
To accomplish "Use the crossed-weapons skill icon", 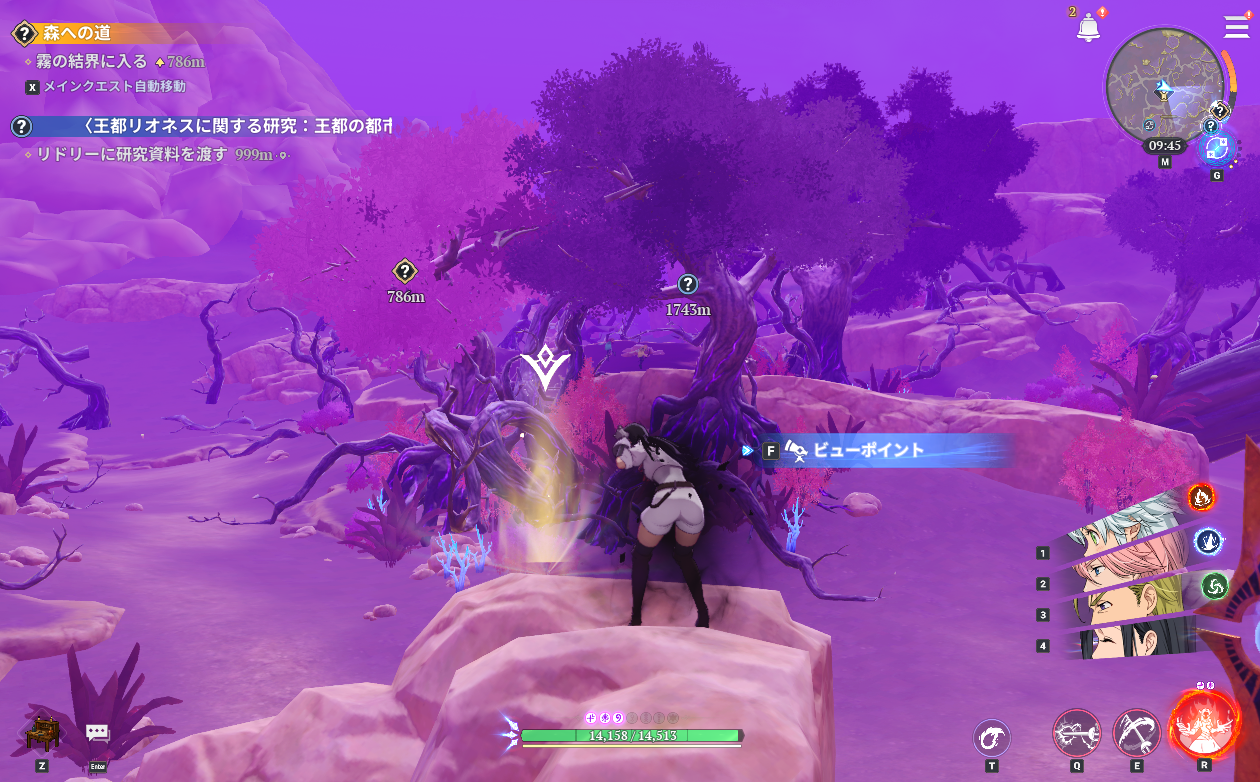I will (1136, 733).
